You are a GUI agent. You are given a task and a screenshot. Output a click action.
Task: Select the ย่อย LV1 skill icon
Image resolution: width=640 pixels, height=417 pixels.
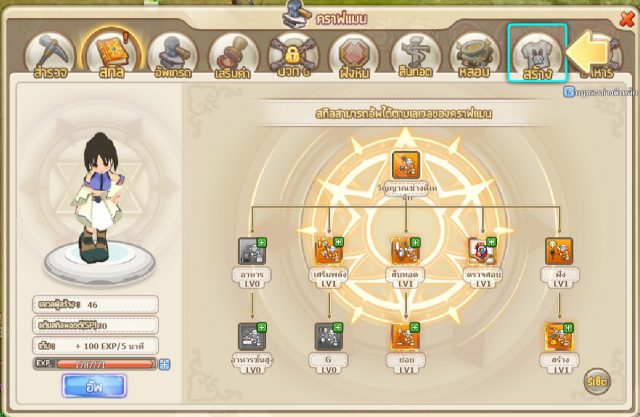[x=405, y=336]
